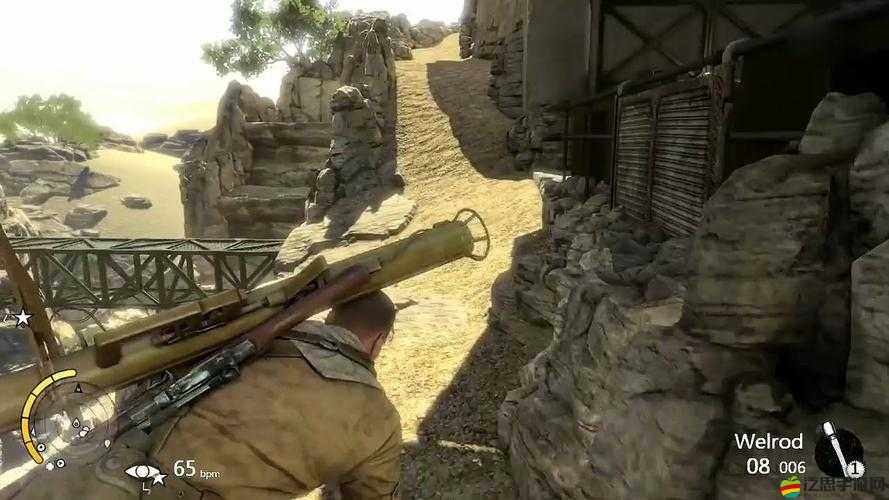The image size is (889, 500).
Task: Choose the stick grenade item icon
Action: 836,448
